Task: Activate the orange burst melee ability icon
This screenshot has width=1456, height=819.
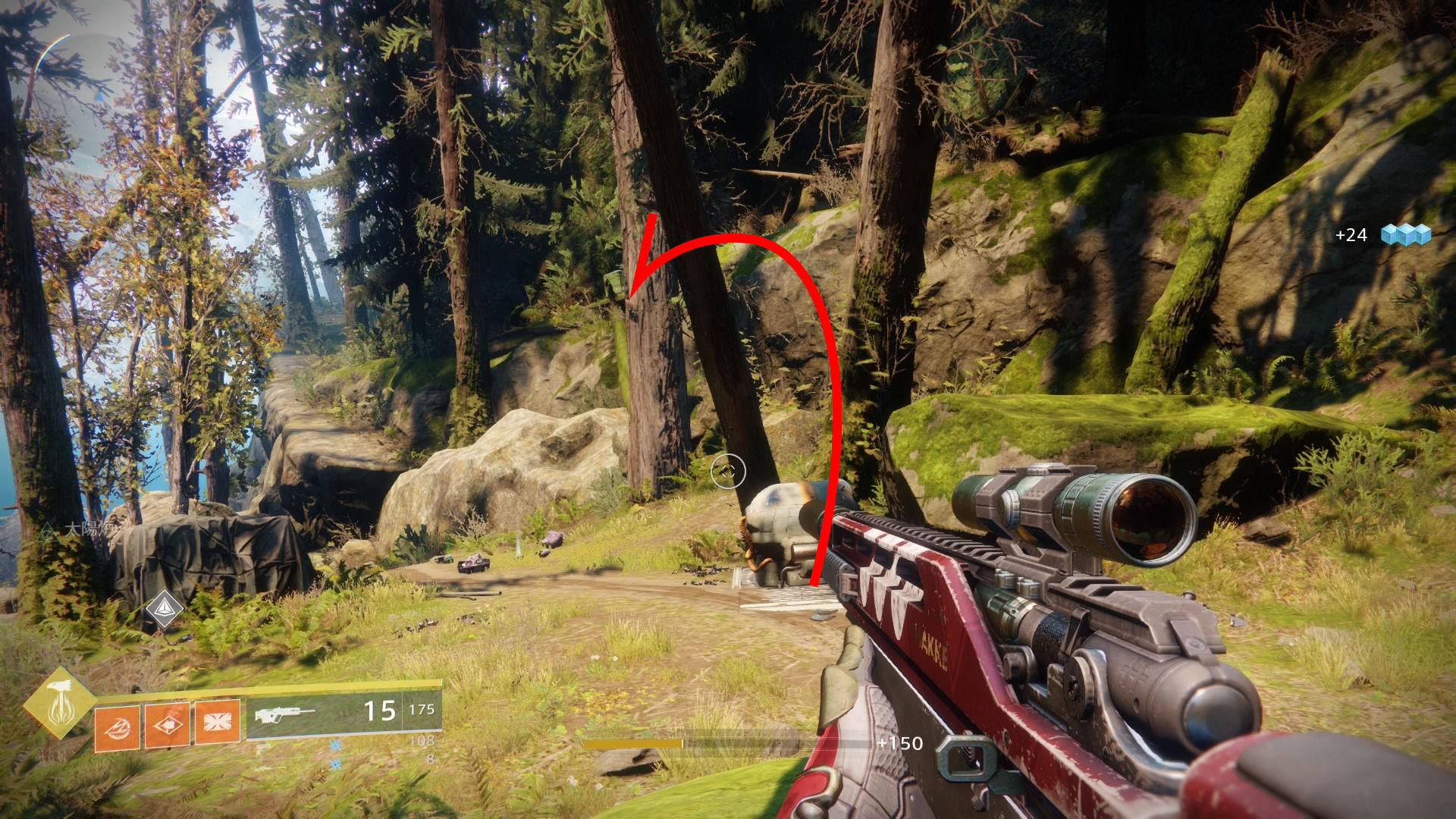Action: point(218,721)
